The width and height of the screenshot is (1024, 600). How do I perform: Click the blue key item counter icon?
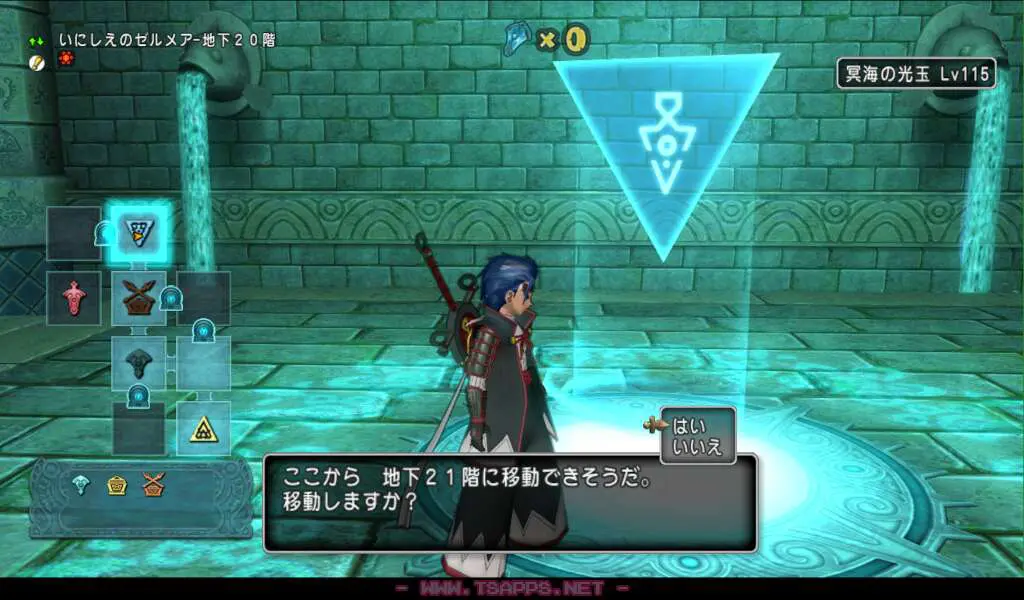[x=519, y=38]
